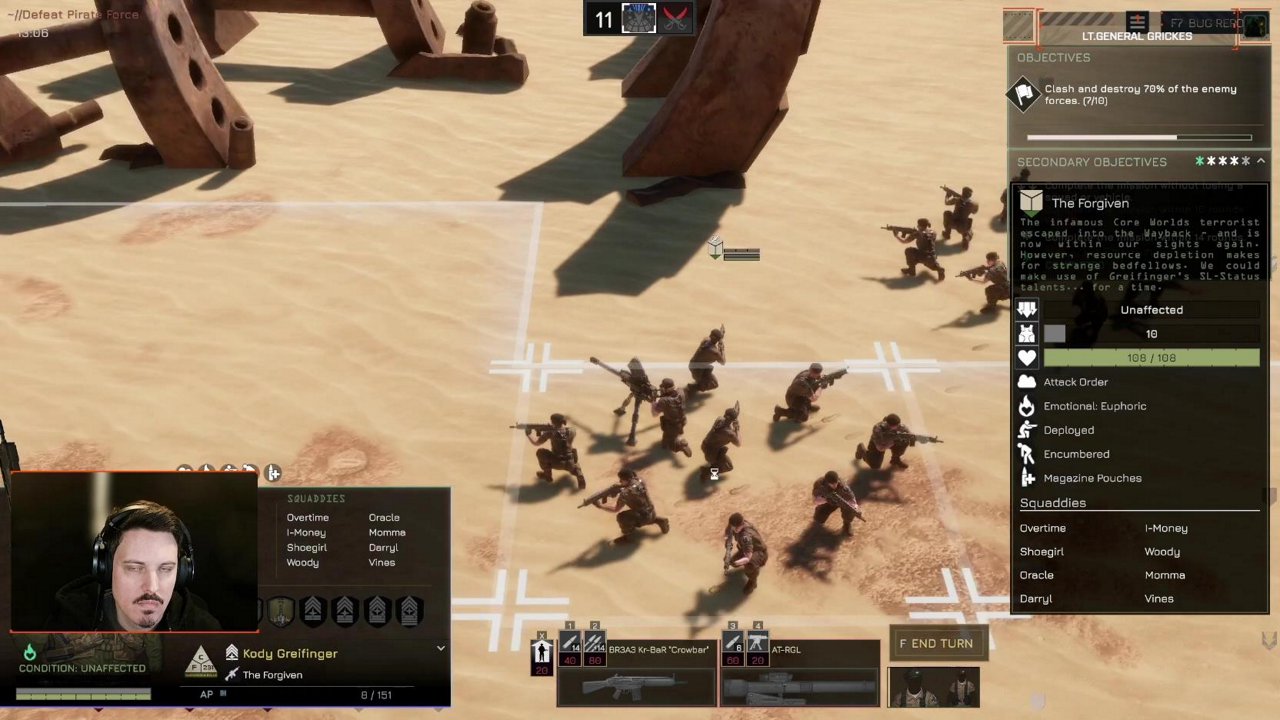
Task: Collapse the Secondary Objectives section
Action: pos(1261,161)
